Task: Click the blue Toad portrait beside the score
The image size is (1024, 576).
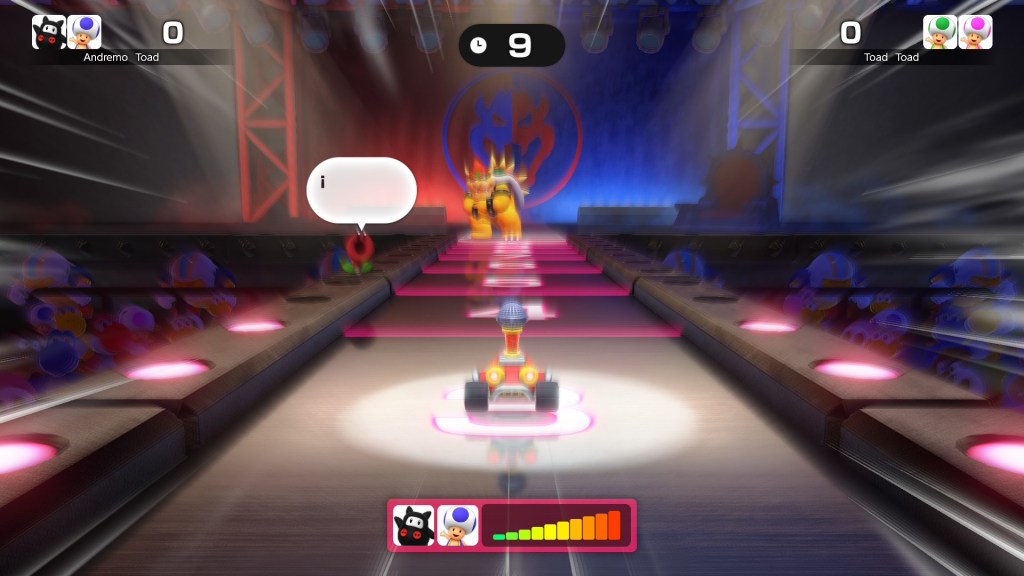Action: click(x=84, y=32)
